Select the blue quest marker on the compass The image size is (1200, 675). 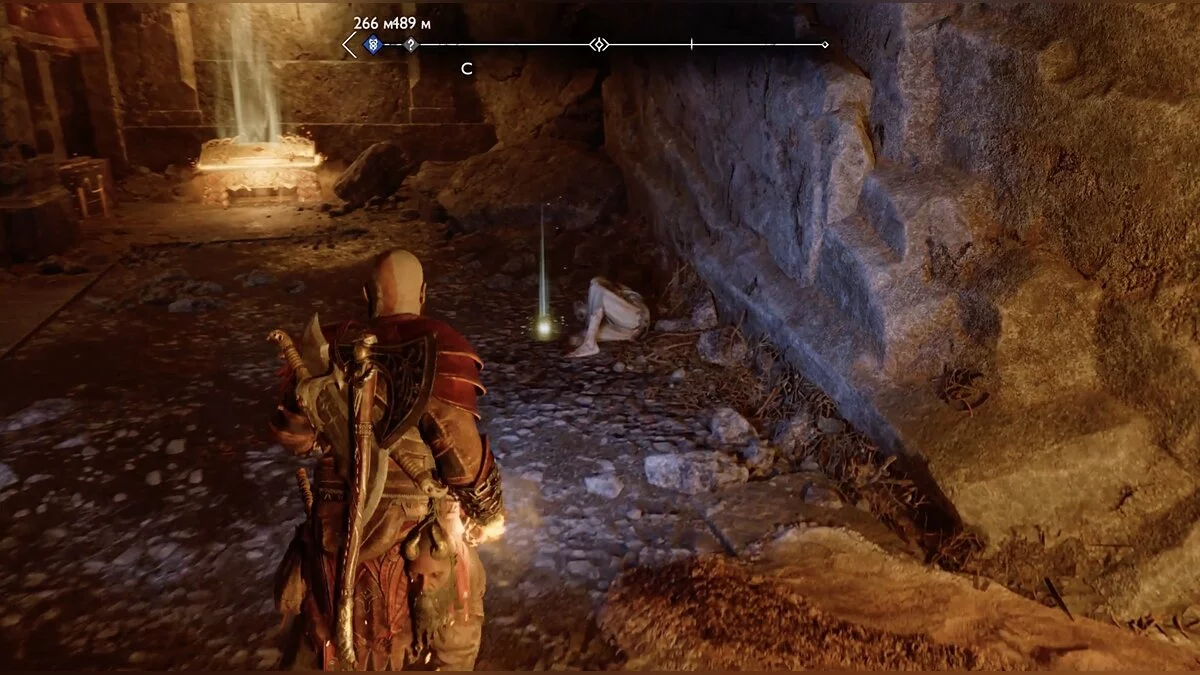pos(373,45)
